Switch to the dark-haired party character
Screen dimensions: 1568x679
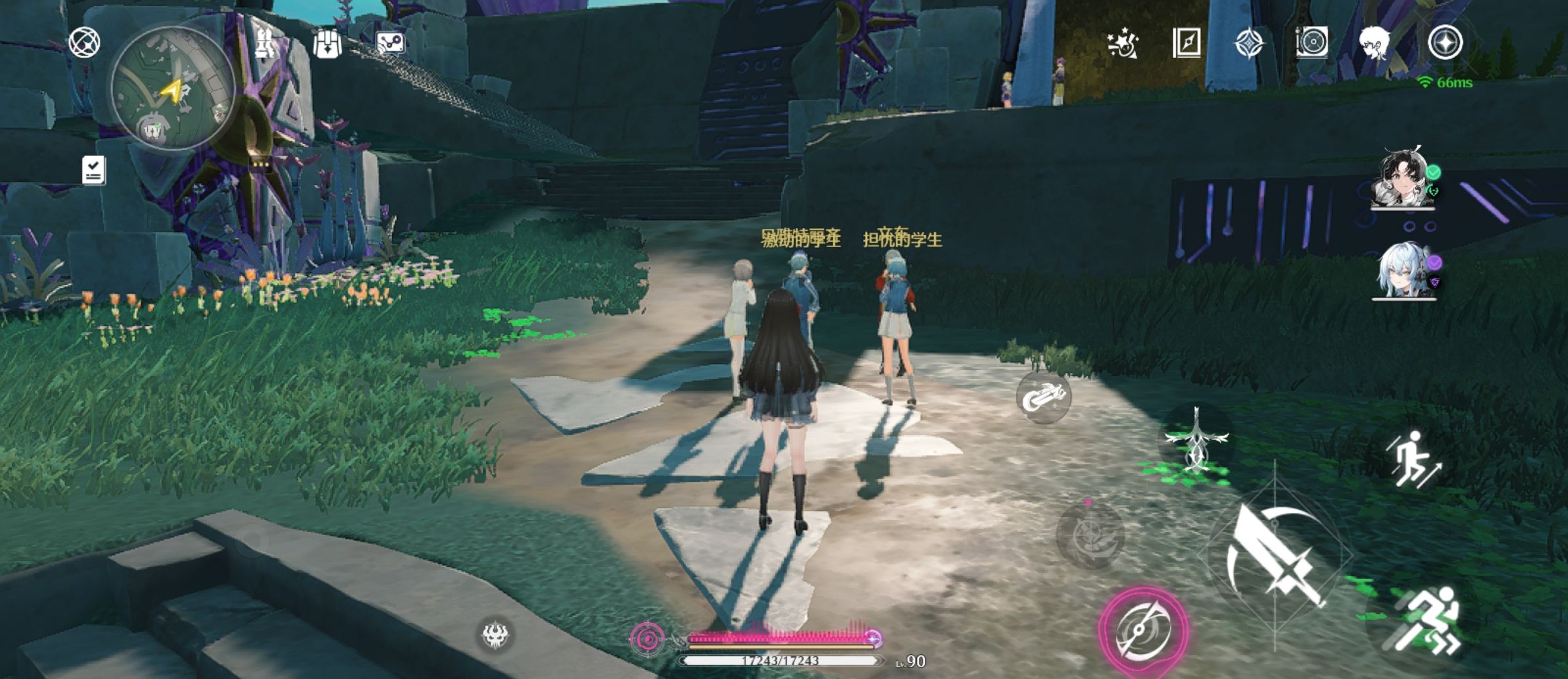(x=1403, y=179)
